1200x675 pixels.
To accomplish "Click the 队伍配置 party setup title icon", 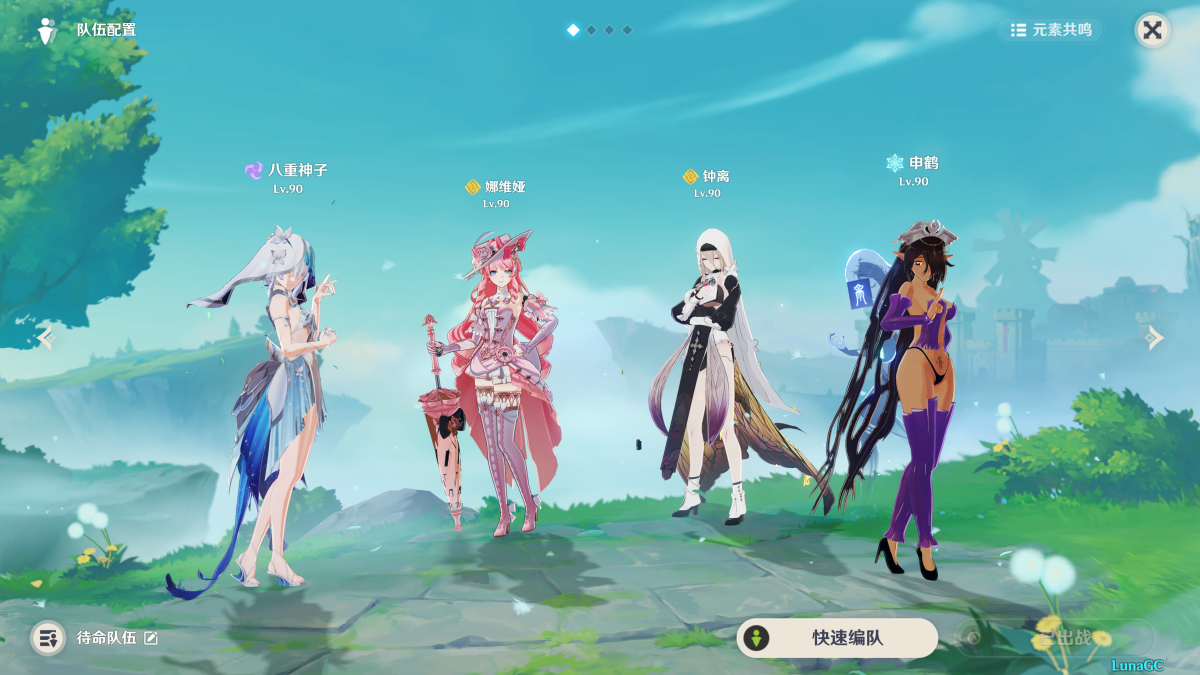I will (x=47, y=31).
